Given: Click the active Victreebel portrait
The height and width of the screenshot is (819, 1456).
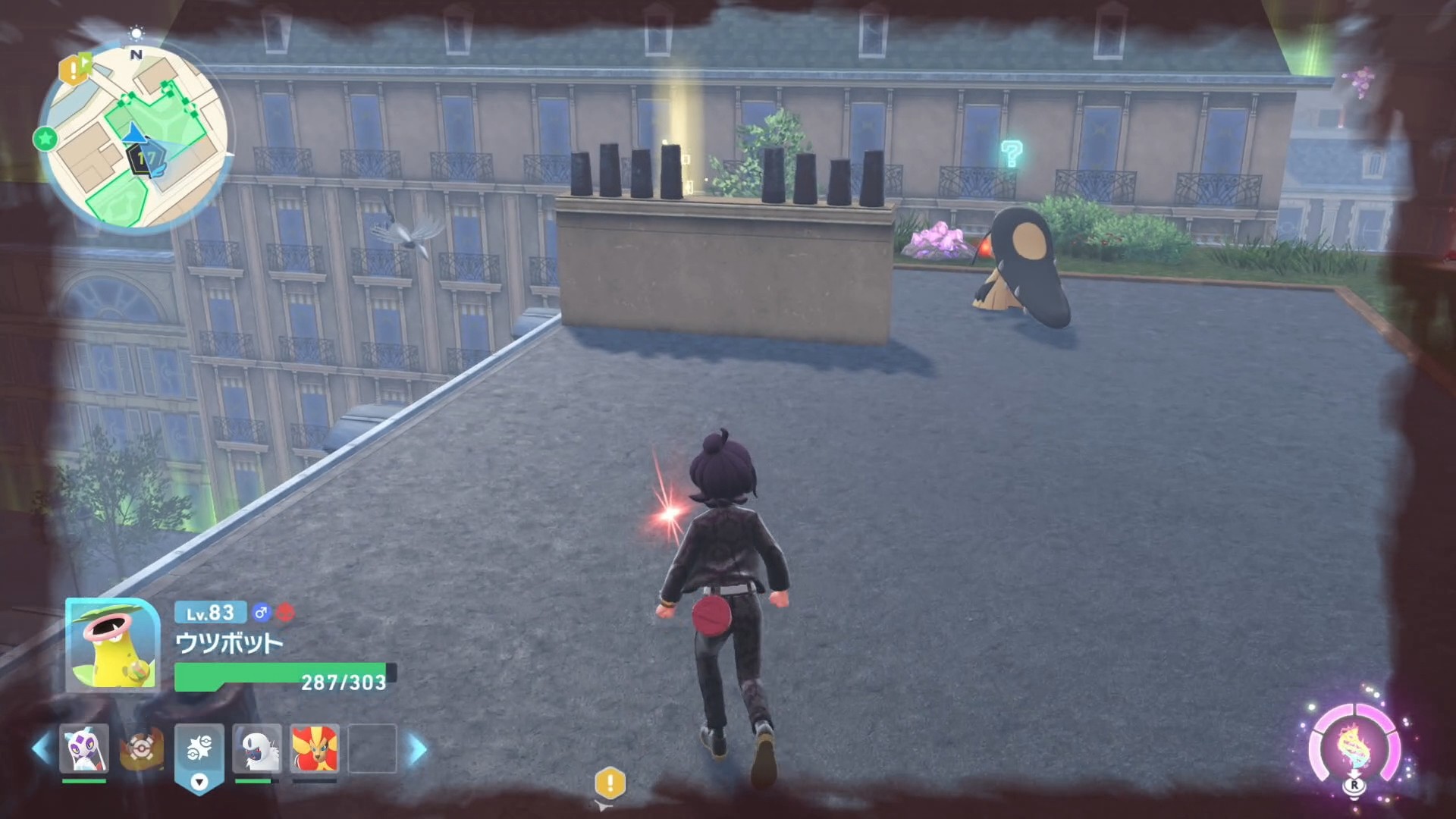Looking at the screenshot, I should [112, 645].
